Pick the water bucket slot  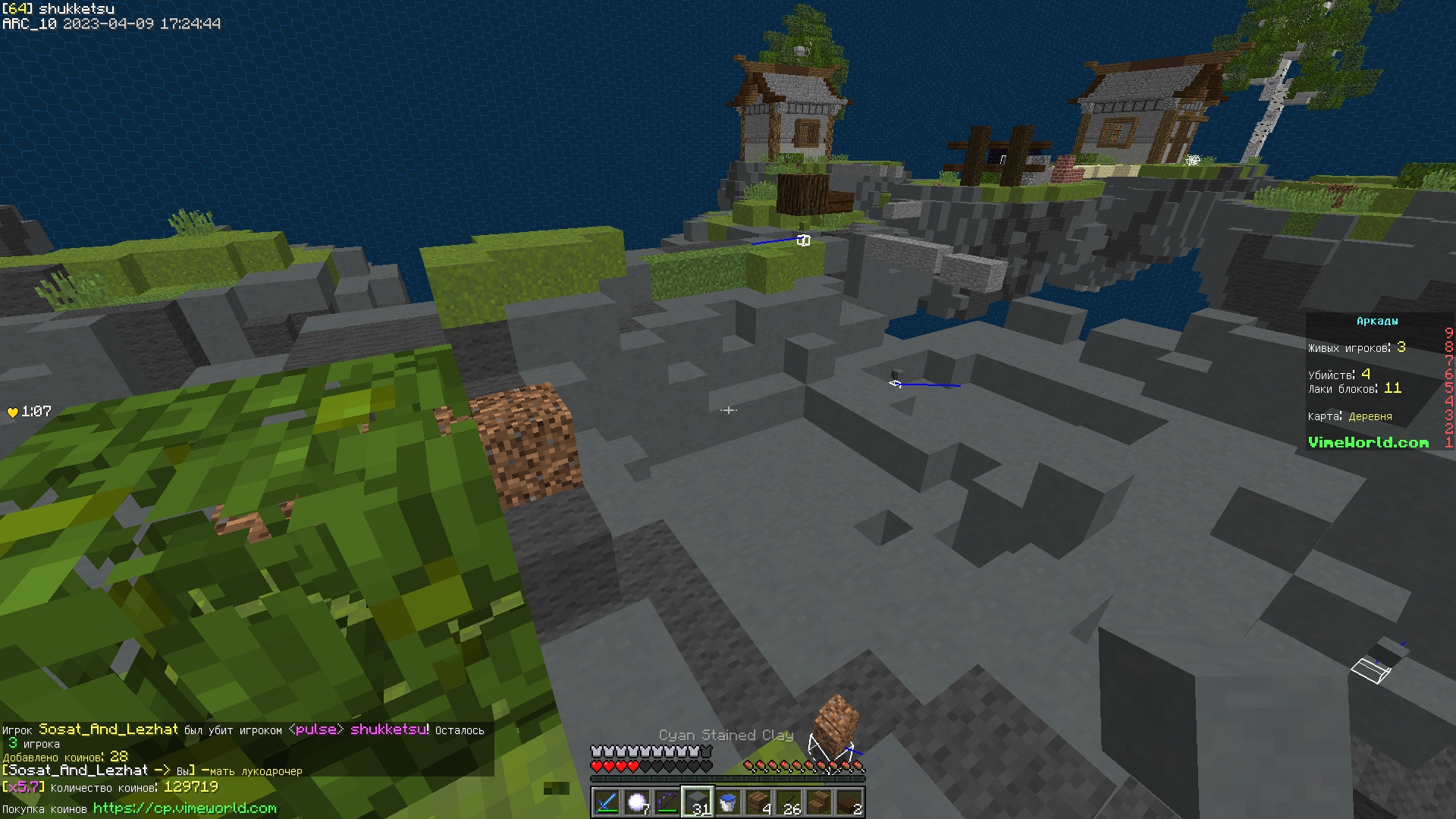(x=728, y=802)
